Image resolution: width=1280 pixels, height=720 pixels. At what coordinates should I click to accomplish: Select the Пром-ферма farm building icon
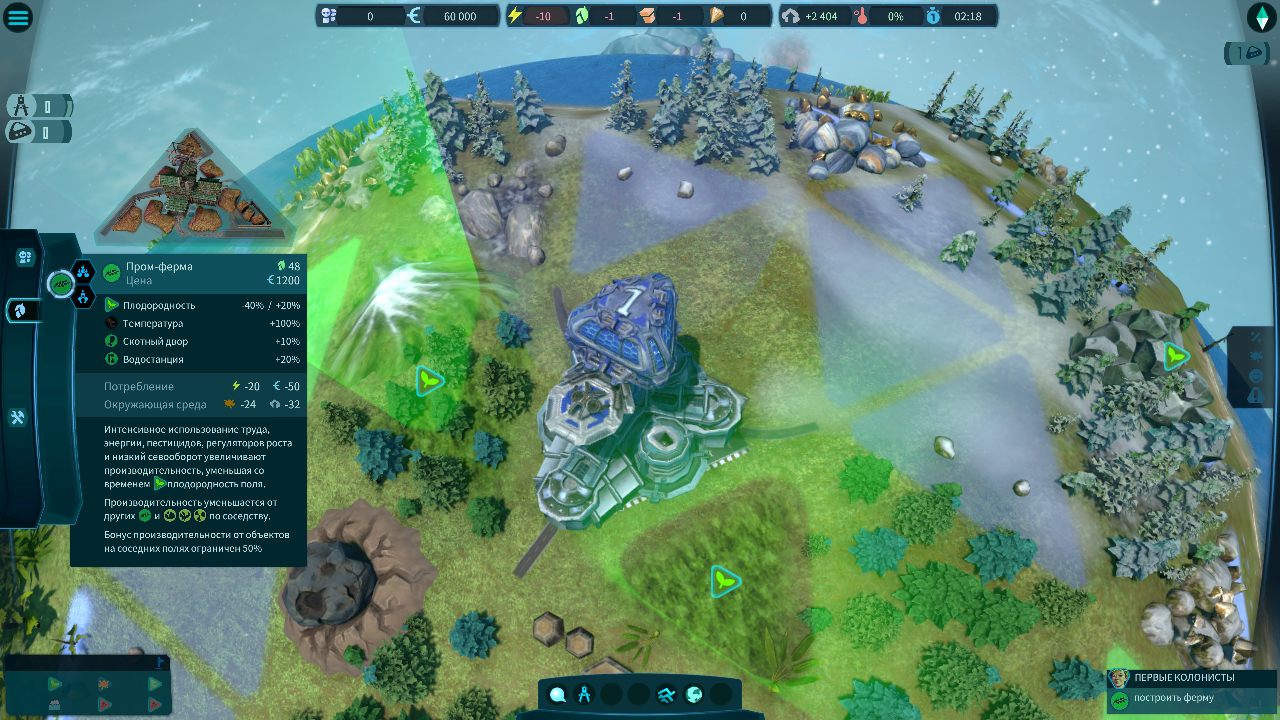[x=61, y=284]
